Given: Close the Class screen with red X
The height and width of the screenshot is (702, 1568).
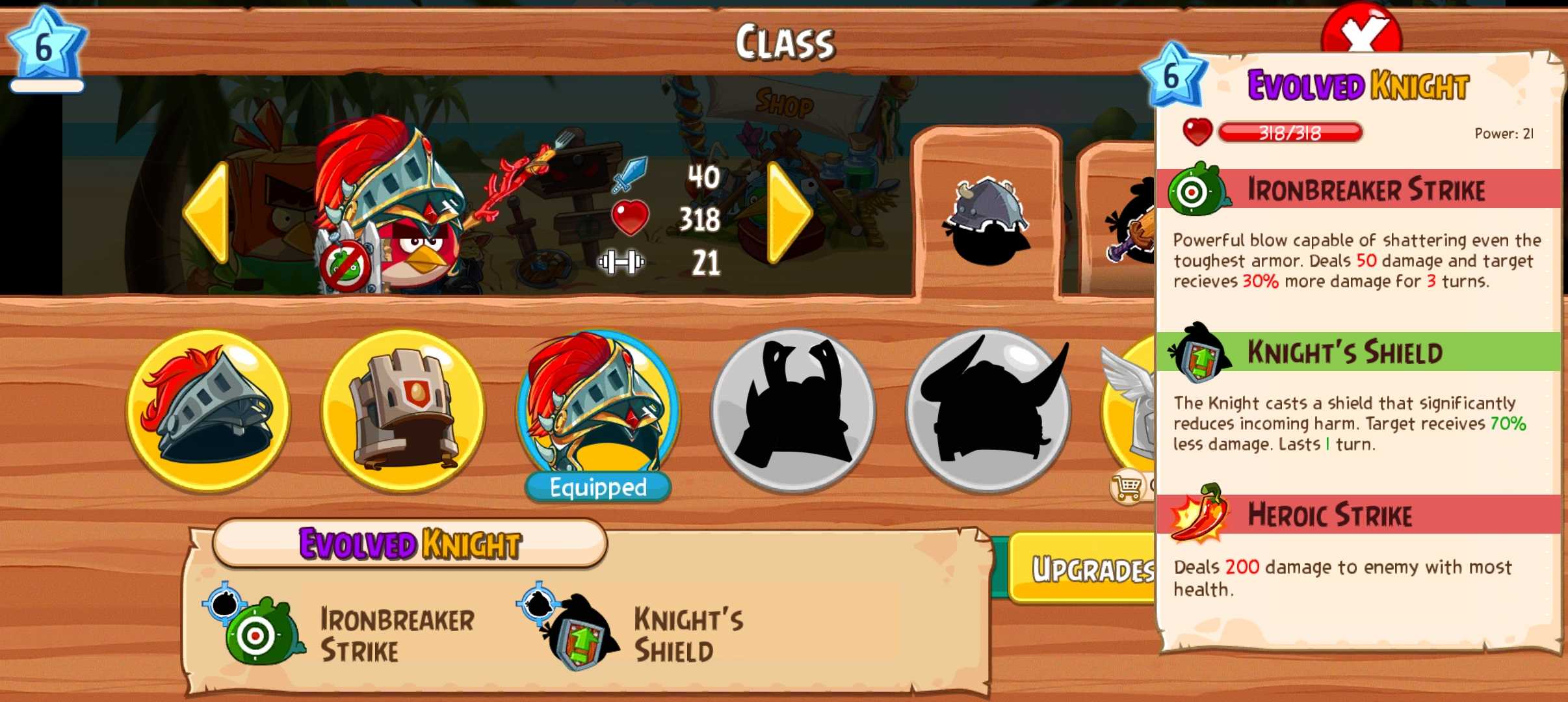Looking at the screenshot, I should click(1361, 29).
